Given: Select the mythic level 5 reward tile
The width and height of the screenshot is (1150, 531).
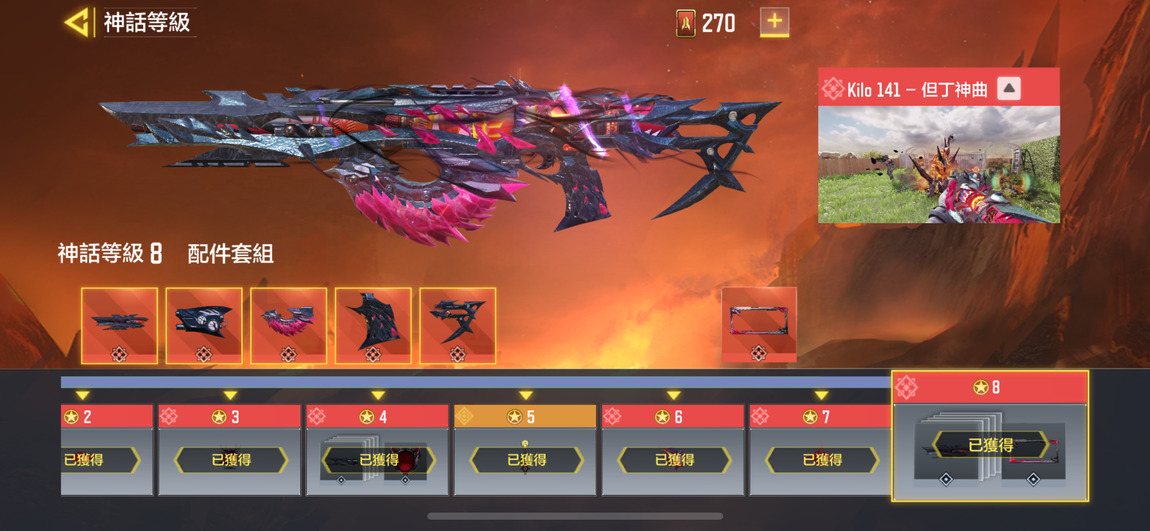Looking at the screenshot, I should (x=525, y=450).
